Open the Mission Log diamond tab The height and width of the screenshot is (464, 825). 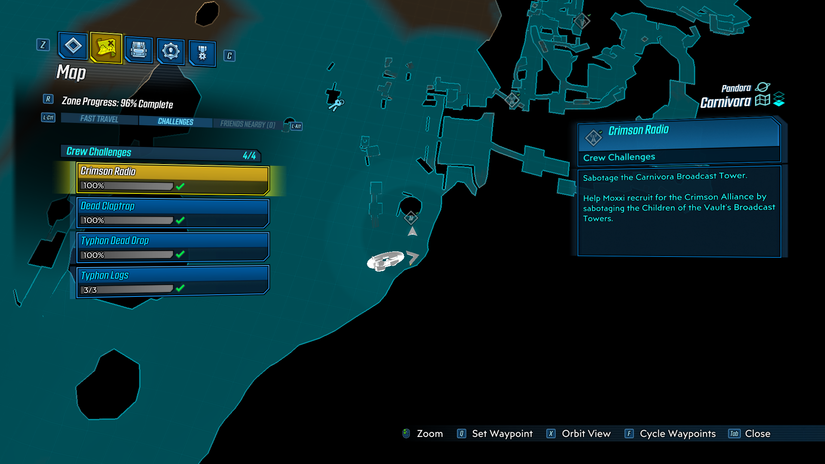[x=73, y=46]
